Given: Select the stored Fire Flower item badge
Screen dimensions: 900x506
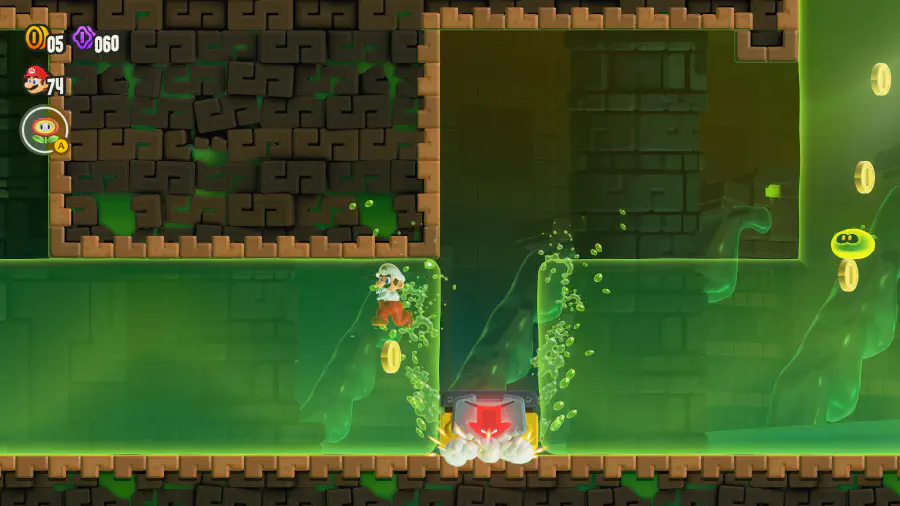Looking at the screenshot, I should point(44,129).
